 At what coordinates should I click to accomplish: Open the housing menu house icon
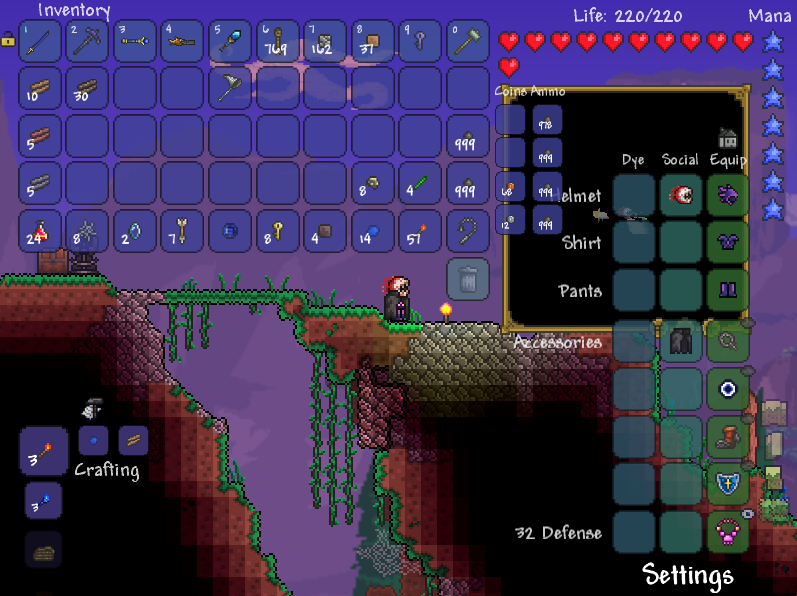(x=727, y=138)
